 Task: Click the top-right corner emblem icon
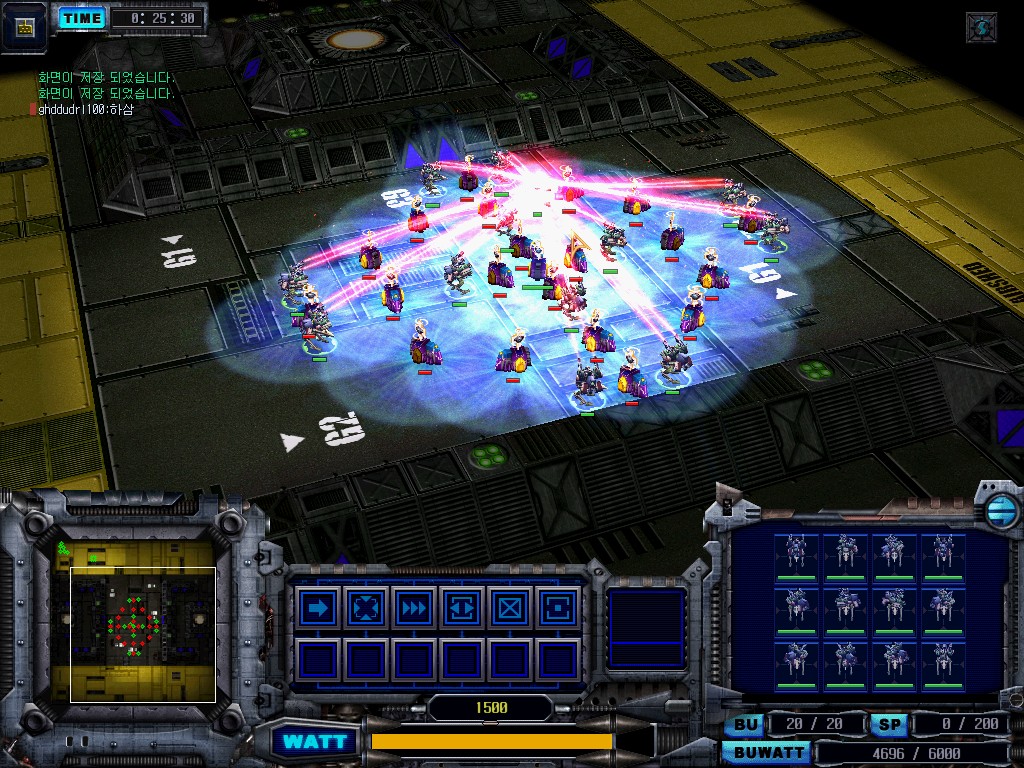click(981, 27)
